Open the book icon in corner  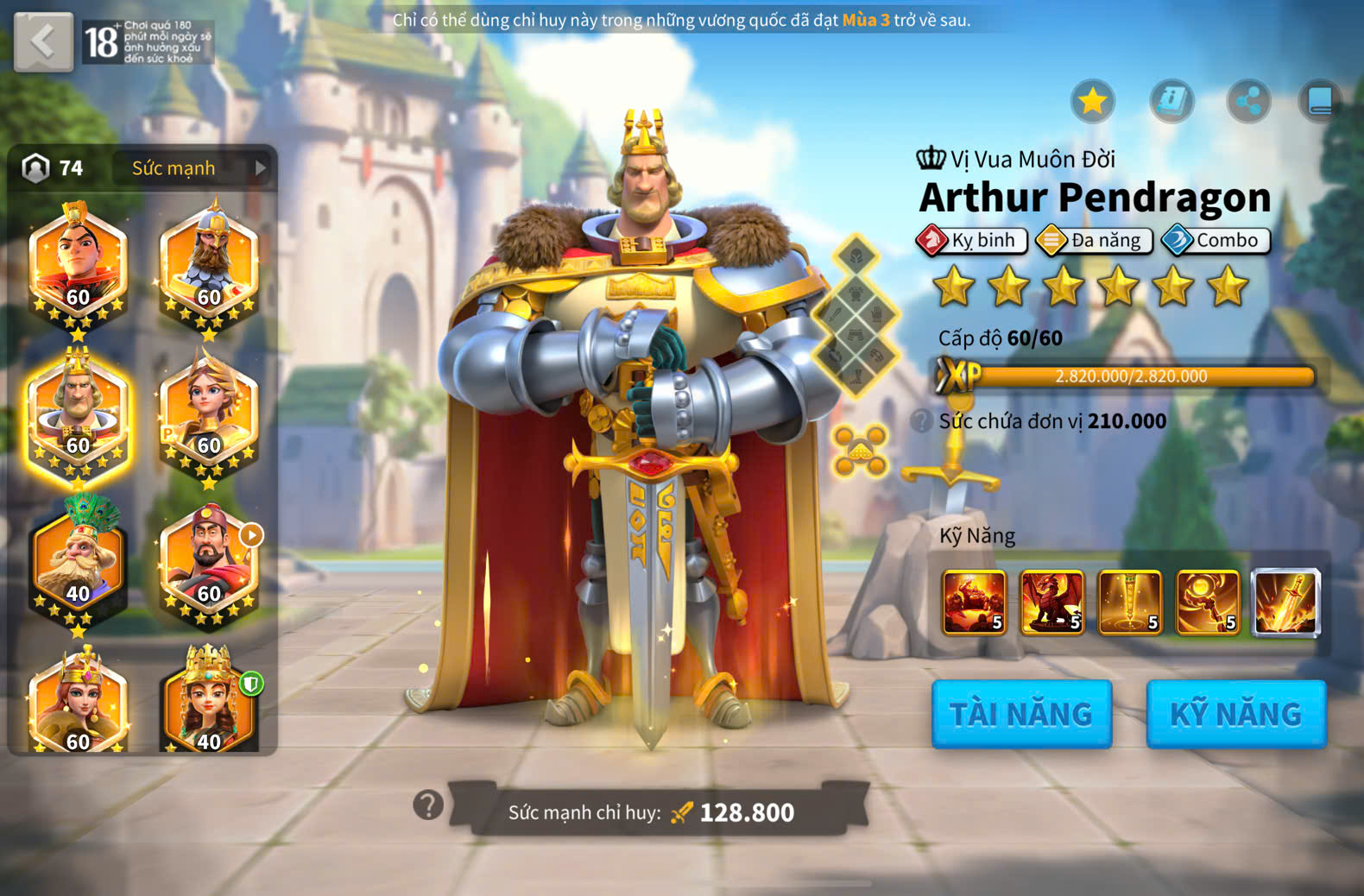tap(1321, 102)
